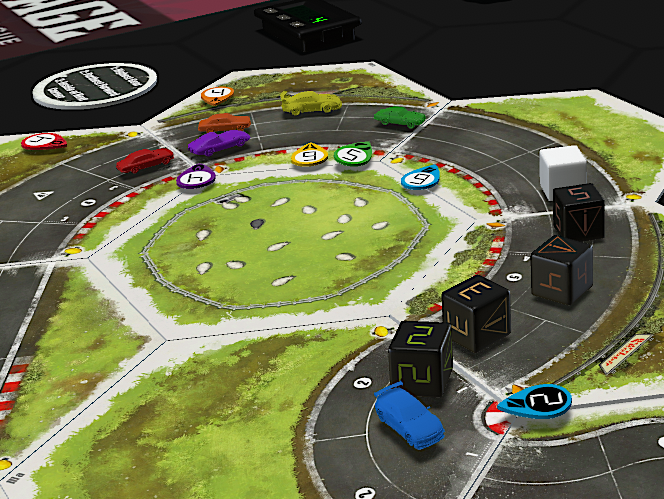Select the green car piece
Viewport: 664px width, 499px height.
click(400, 116)
